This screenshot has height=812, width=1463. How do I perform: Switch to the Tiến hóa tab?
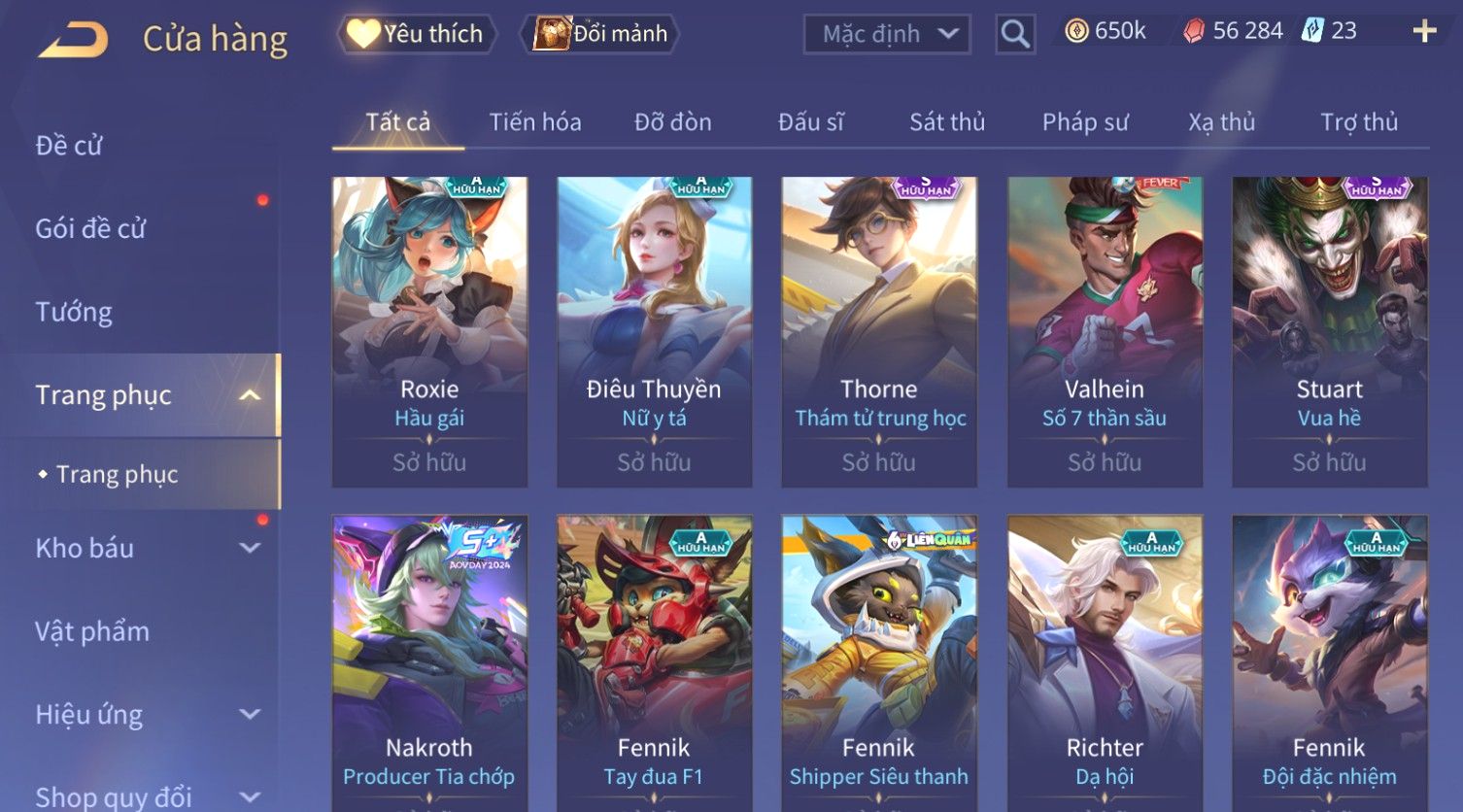(535, 122)
